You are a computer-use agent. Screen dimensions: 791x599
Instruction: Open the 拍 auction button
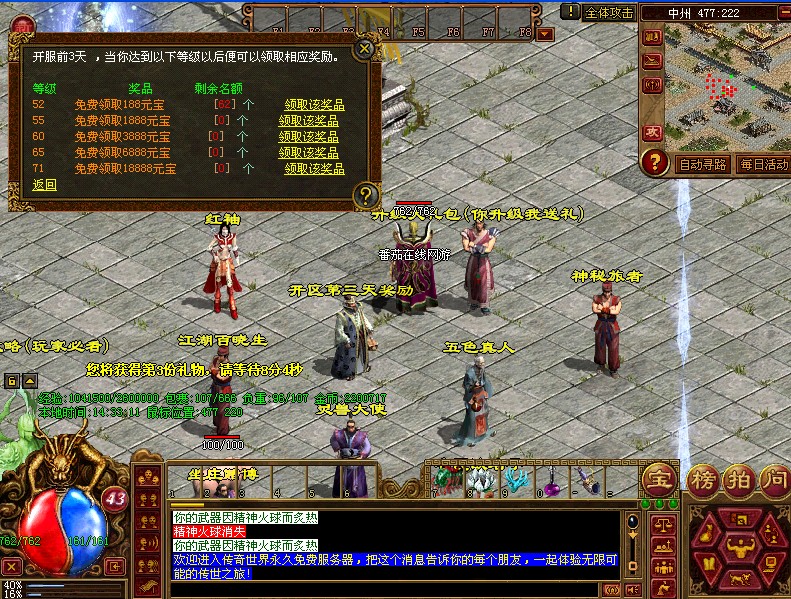pyautogui.click(x=737, y=479)
